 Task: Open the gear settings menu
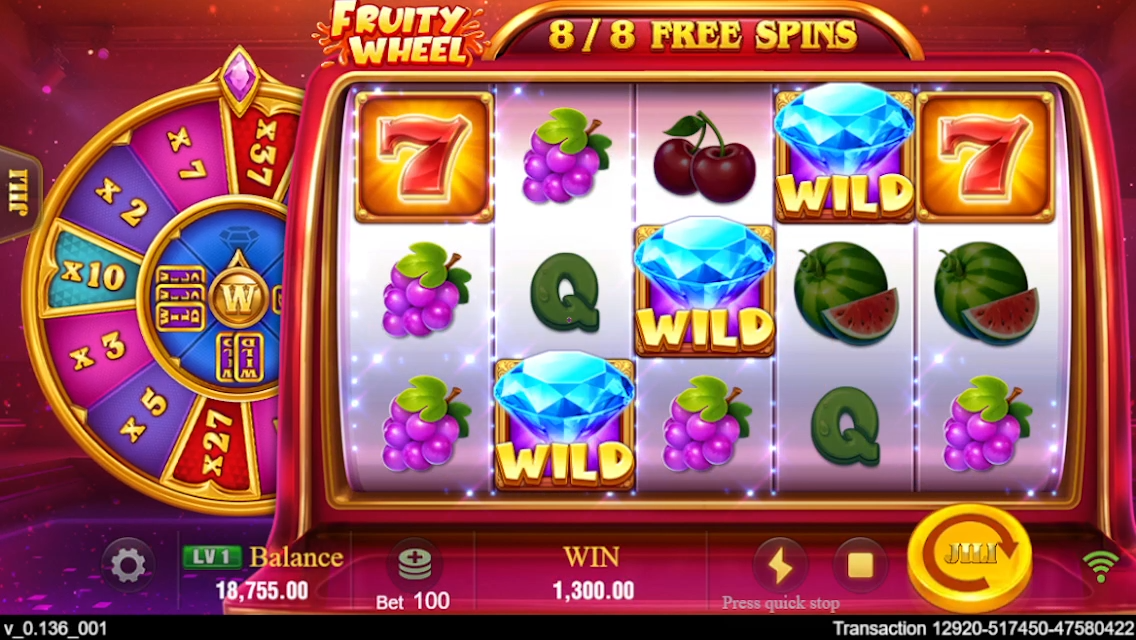(128, 566)
